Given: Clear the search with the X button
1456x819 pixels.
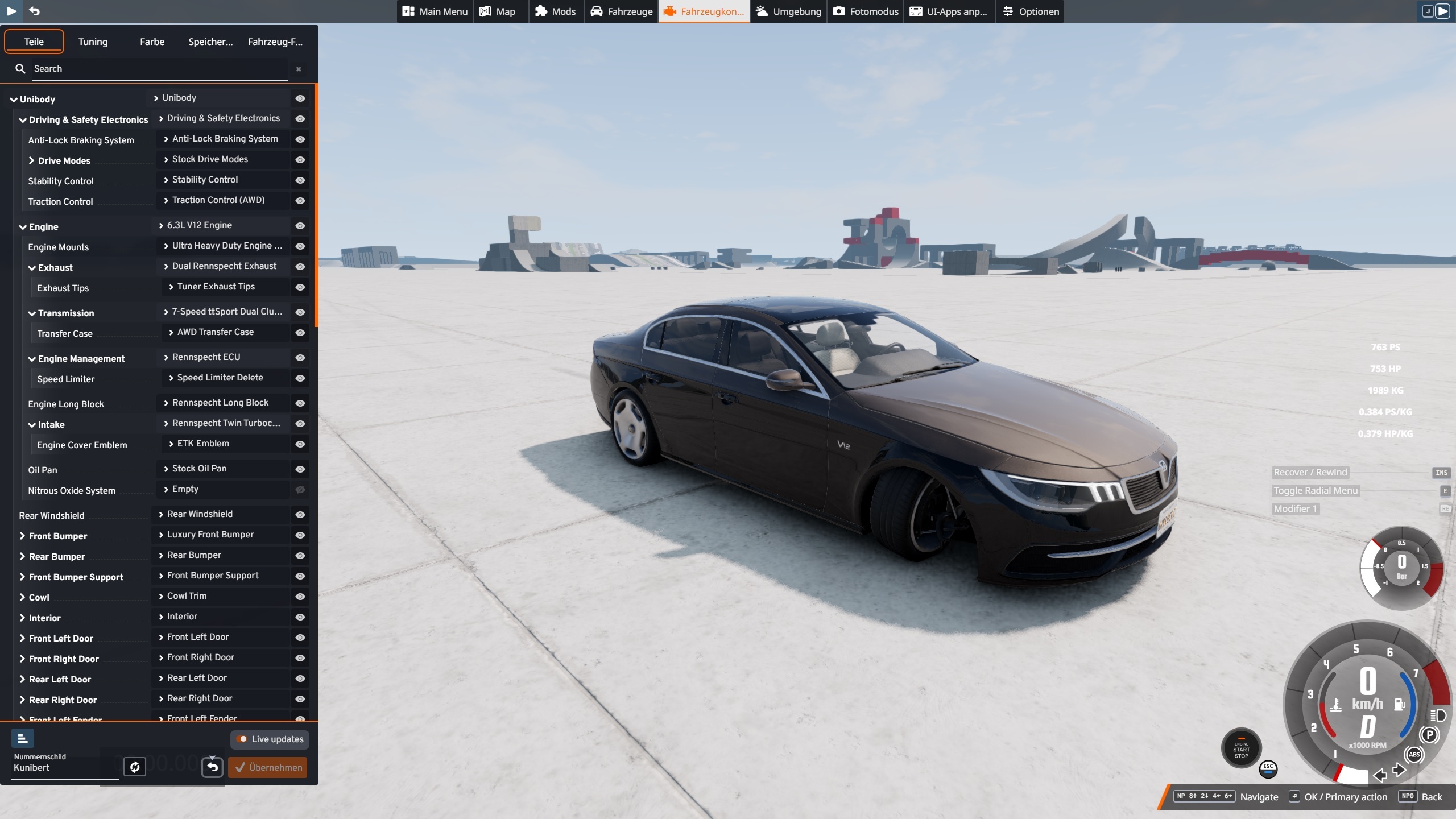Looking at the screenshot, I should tap(299, 69).
